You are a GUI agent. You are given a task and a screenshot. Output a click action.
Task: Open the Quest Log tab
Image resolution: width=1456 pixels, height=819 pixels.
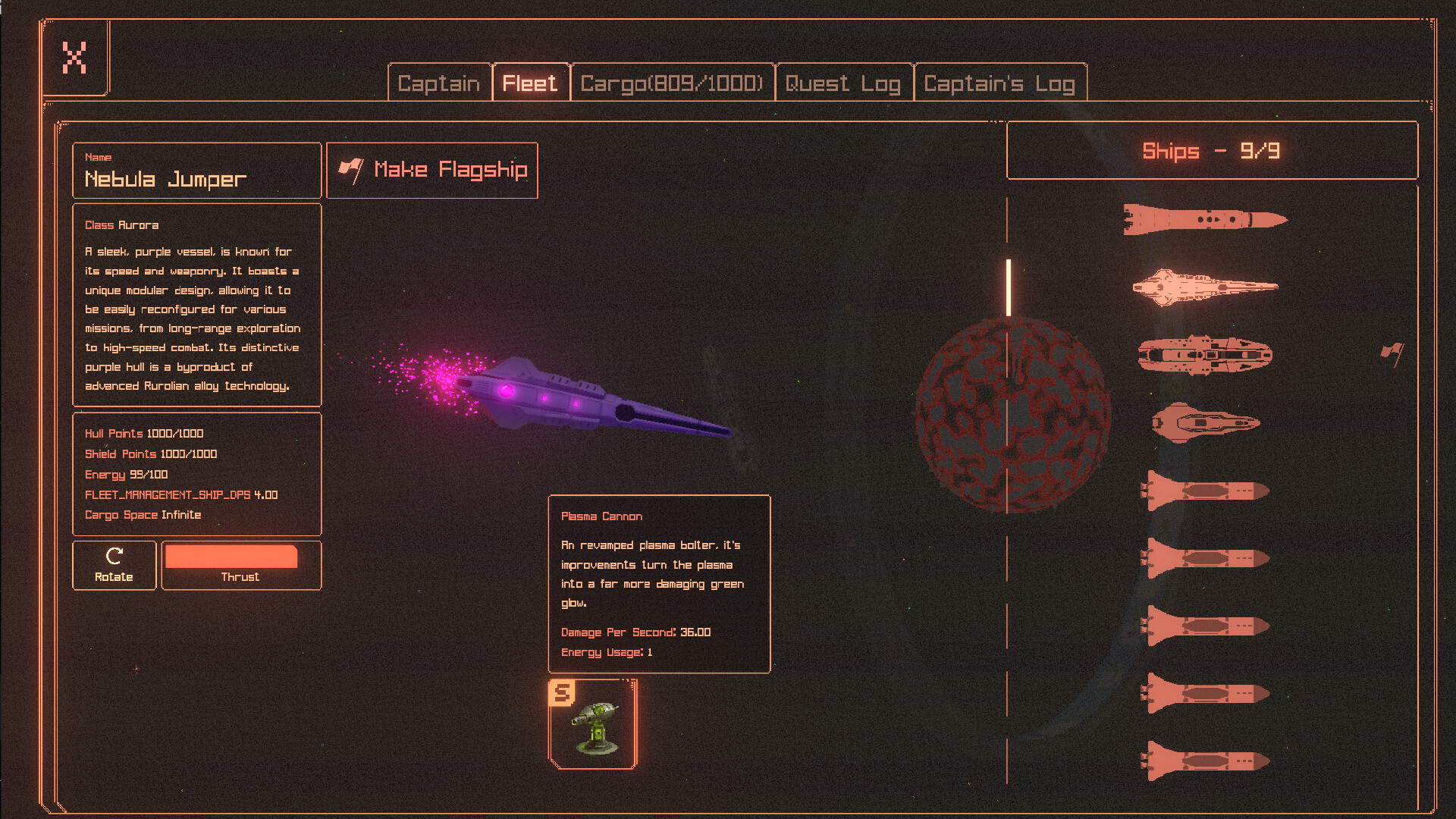pyautogui.click(x=843, y=83)
